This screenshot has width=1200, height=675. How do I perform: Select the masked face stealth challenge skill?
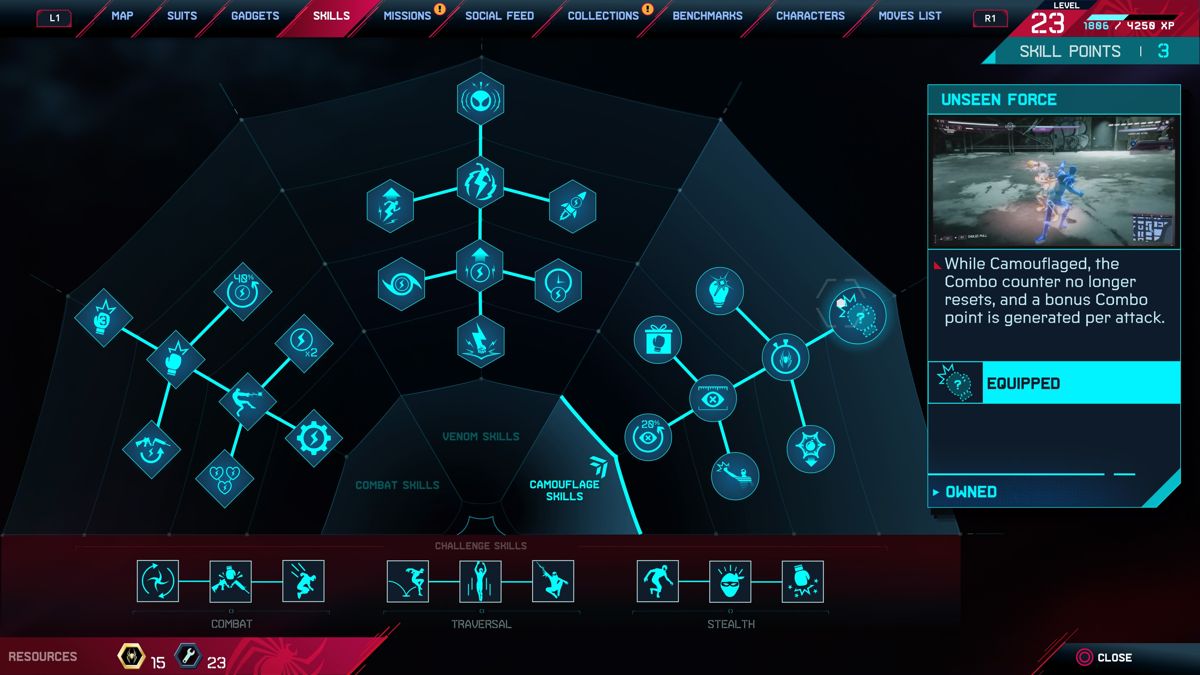point(730,581)
